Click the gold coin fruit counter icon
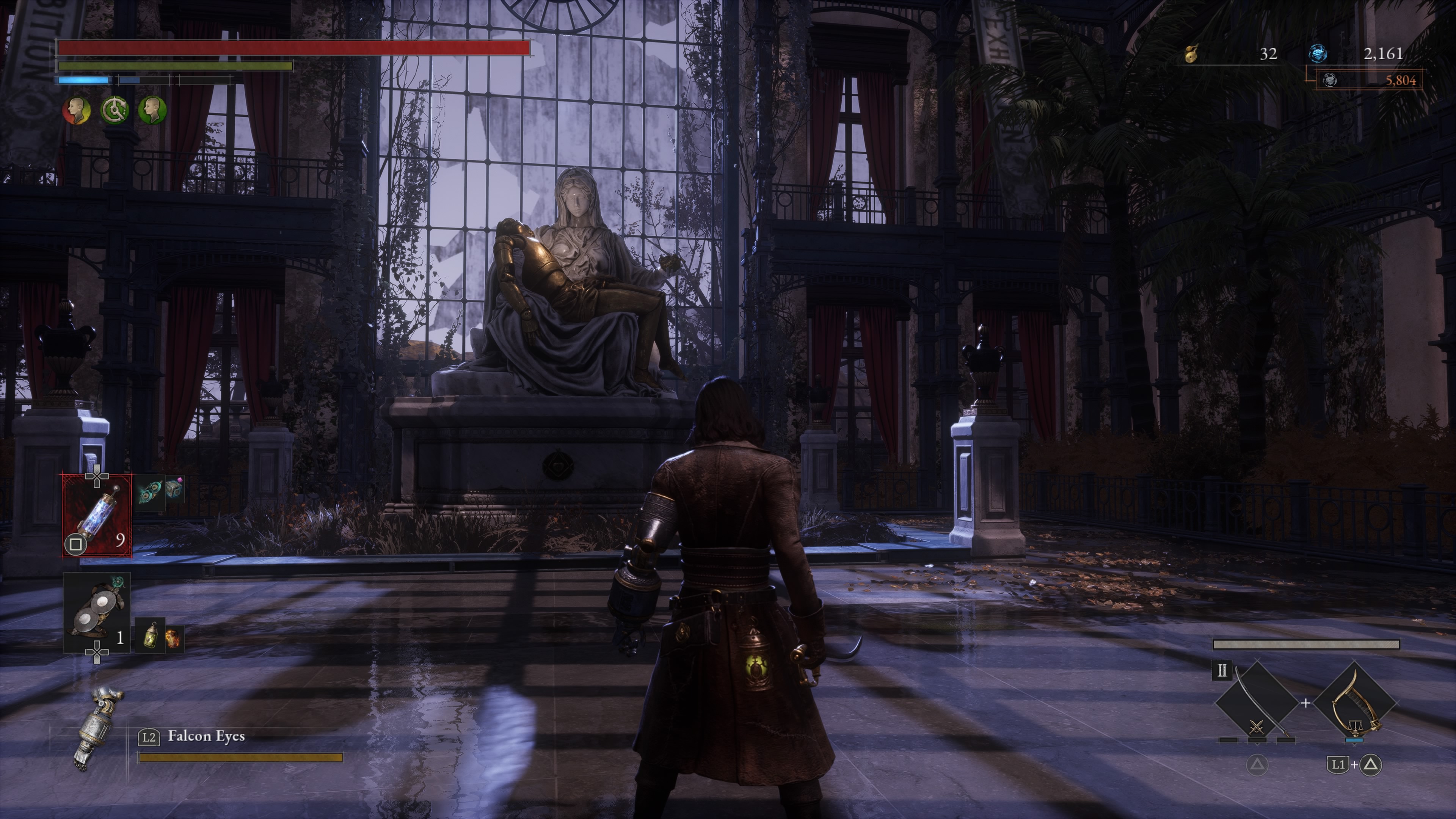Image resolution: width=1456 pixels, height=819 pixels. 1191,55
